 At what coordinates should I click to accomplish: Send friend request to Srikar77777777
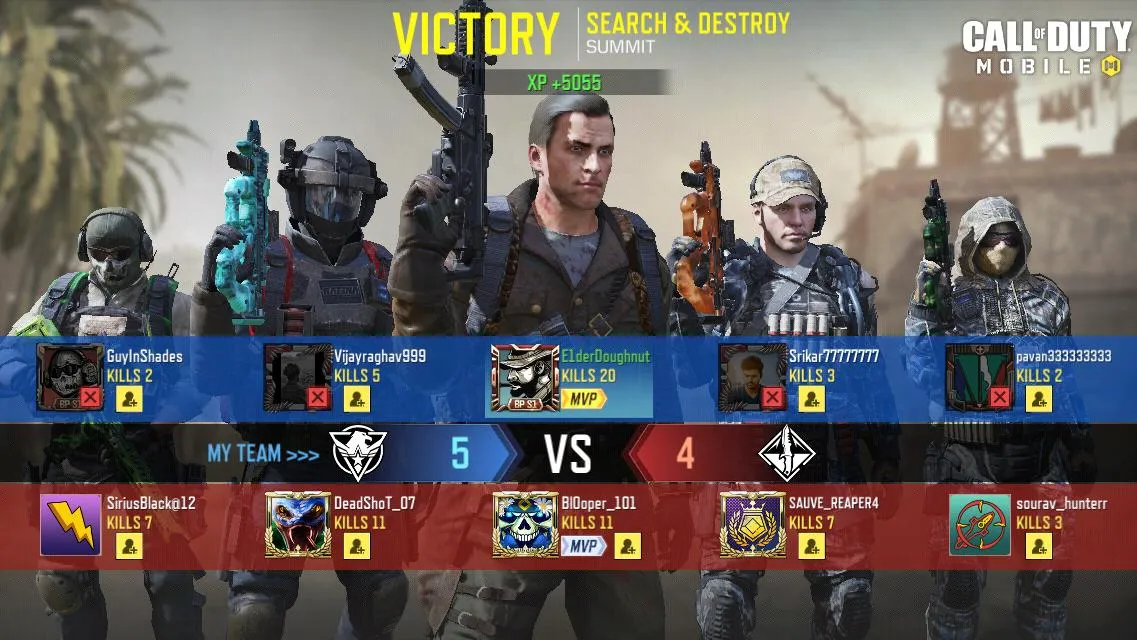pyautogui.click(x=812, y=399)
